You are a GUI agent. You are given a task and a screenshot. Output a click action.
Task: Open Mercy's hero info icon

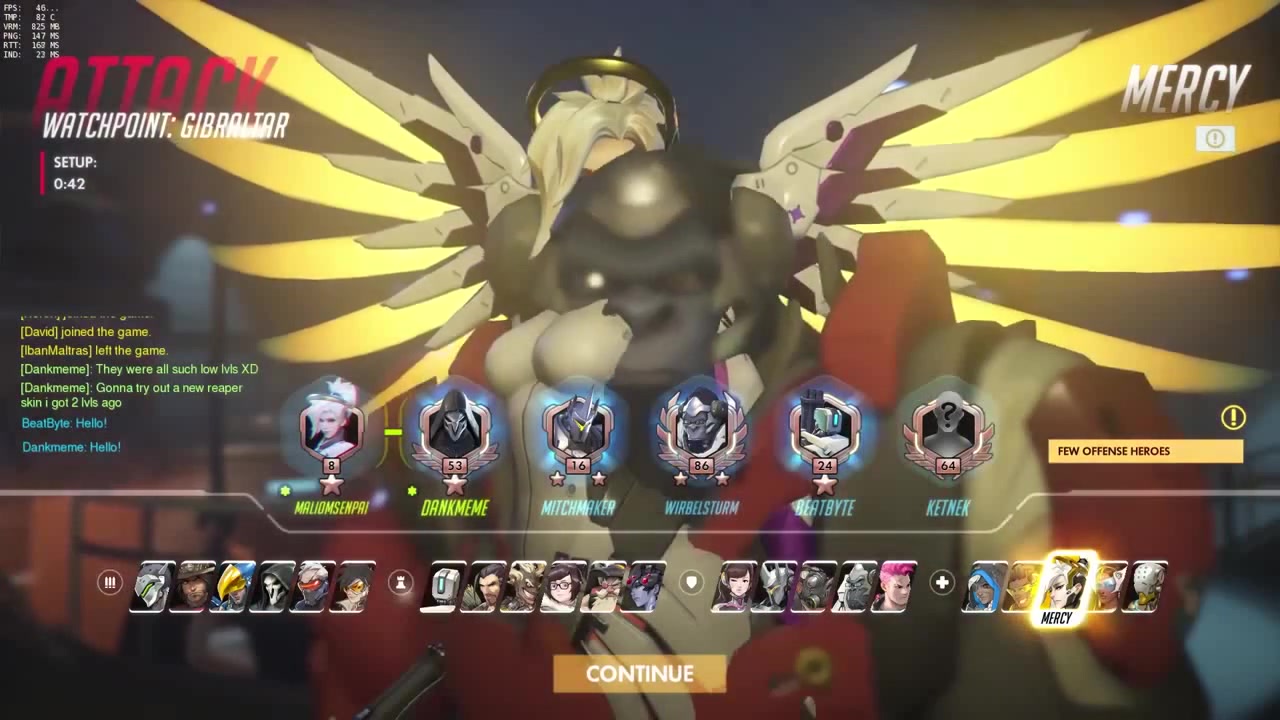(1215, 139)
